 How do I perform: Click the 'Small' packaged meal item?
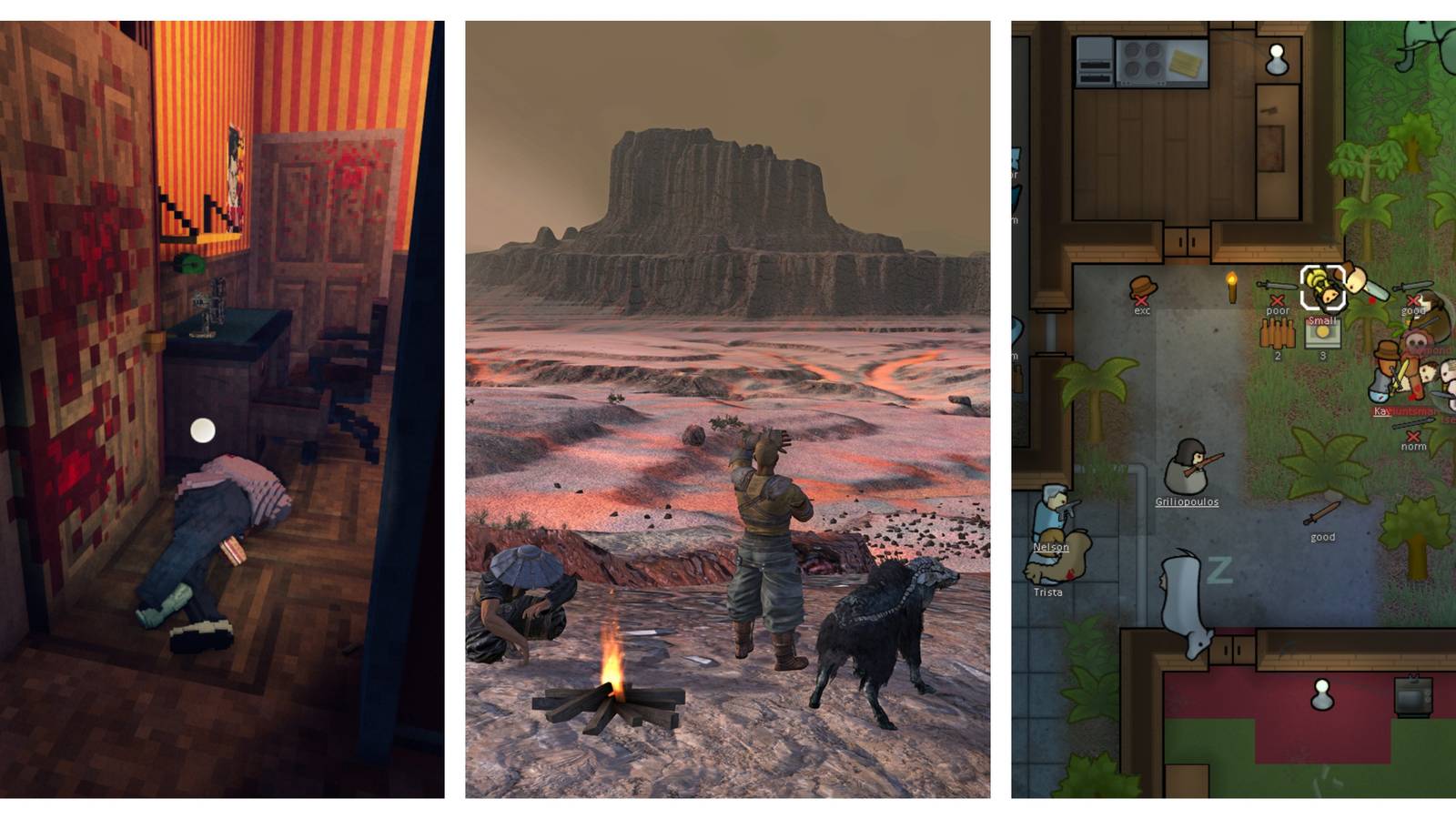(x=1322, y=334)
